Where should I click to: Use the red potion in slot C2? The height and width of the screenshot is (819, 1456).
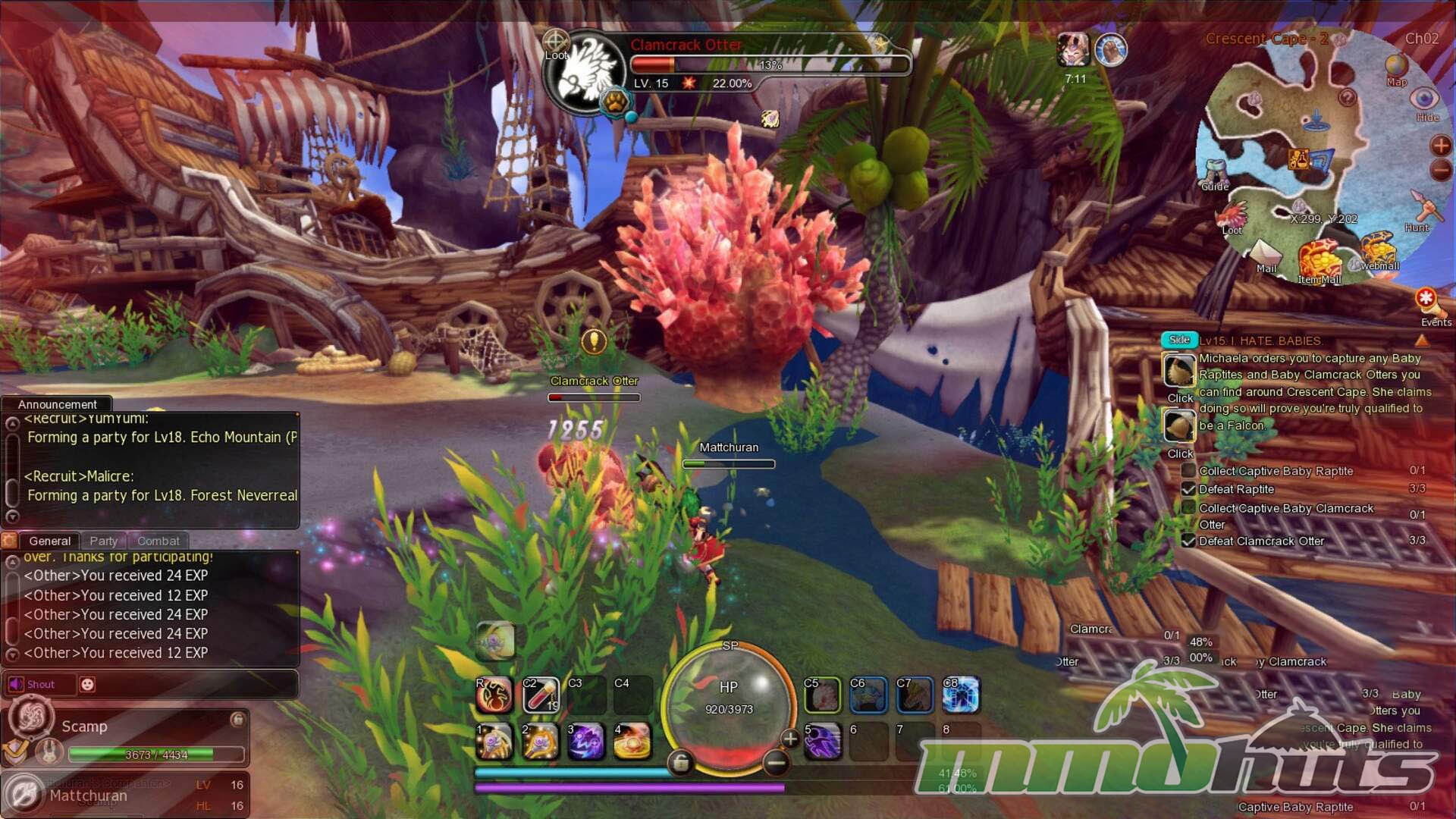point(541,695)
